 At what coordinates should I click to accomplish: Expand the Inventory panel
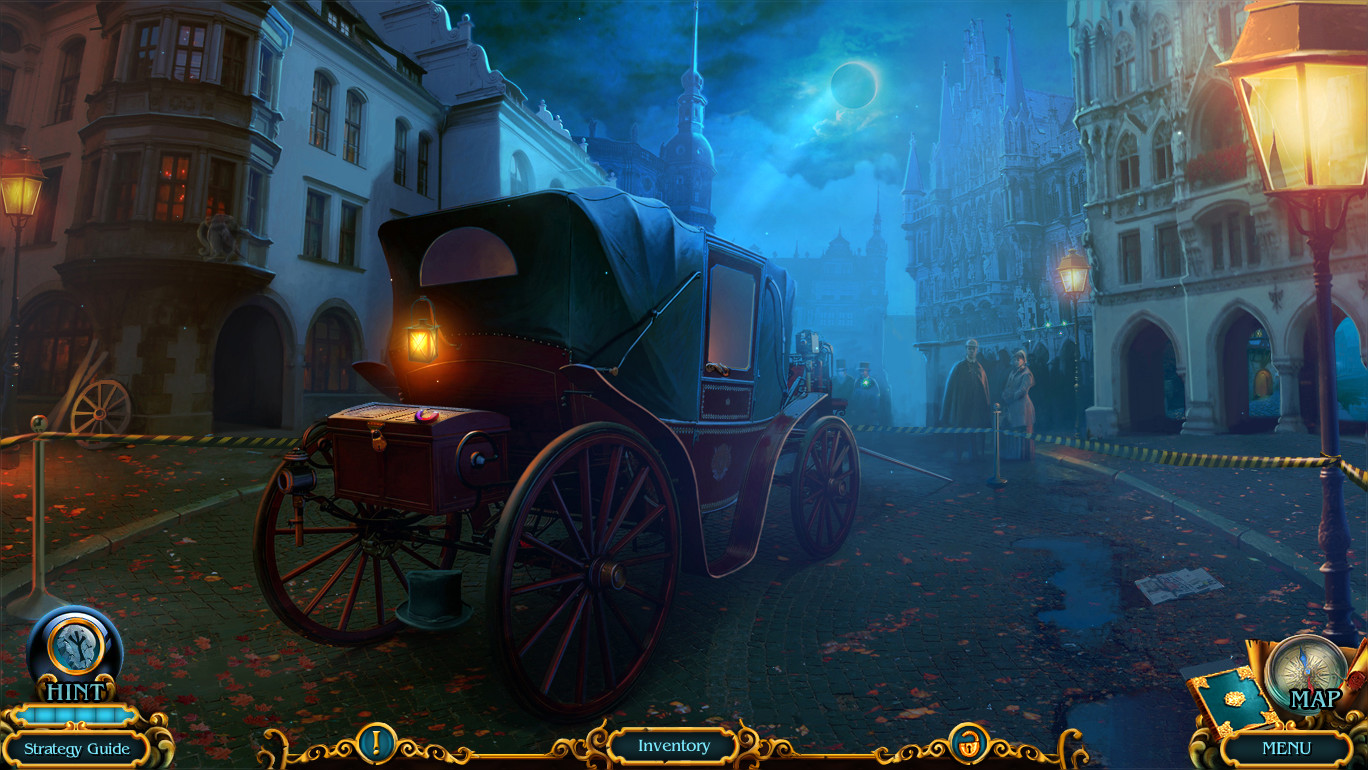(672, 745)
